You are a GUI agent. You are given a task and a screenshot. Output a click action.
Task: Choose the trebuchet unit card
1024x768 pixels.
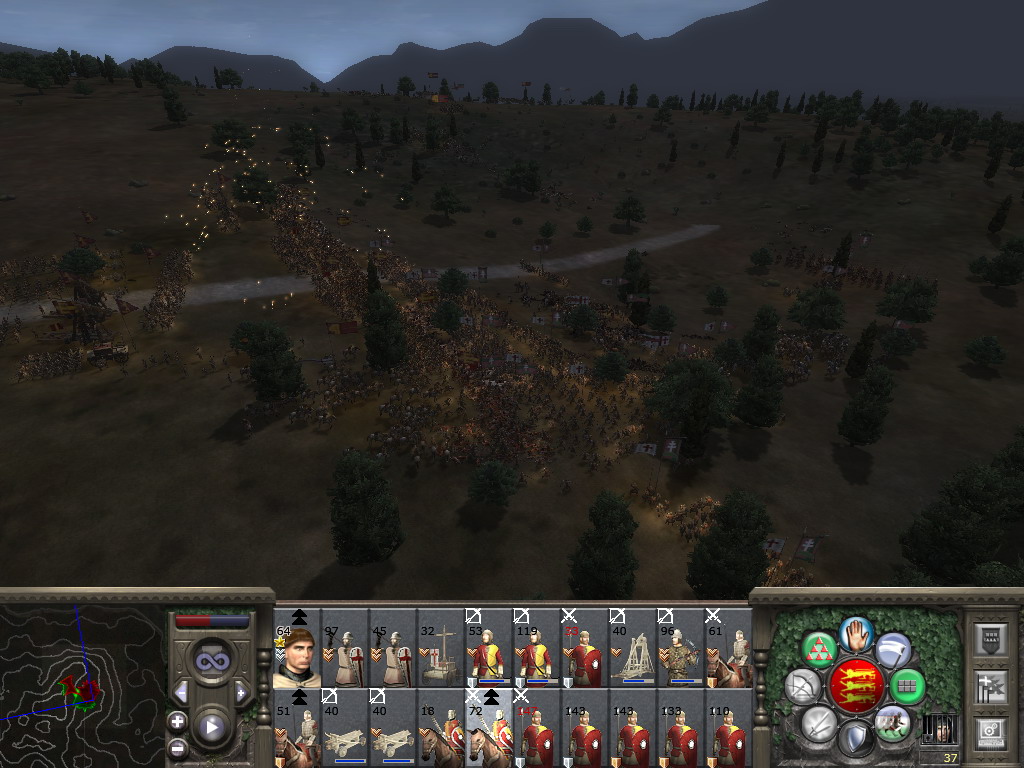pyautogui.click(x=633, y=648)
